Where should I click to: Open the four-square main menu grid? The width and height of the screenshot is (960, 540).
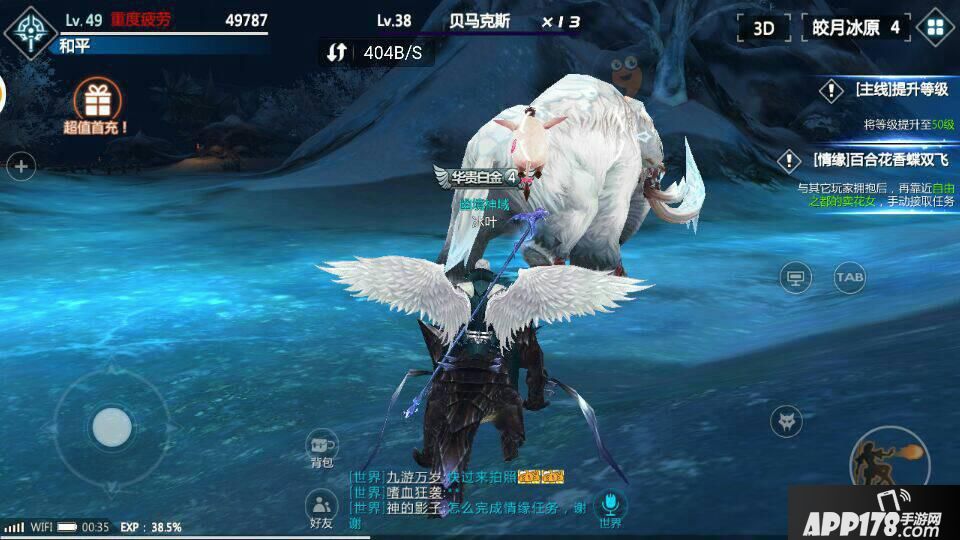coord(936,28)
